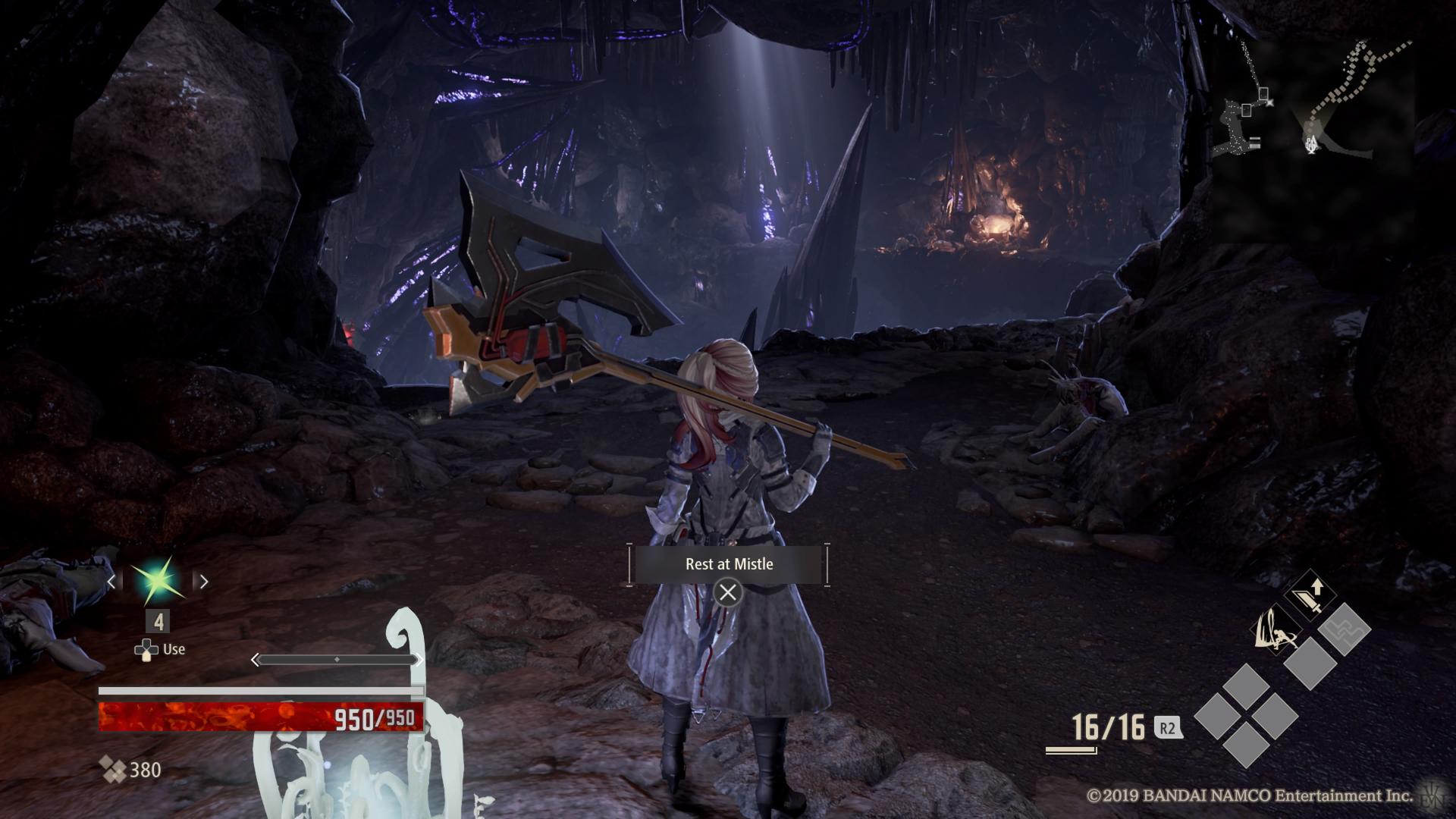Screen dimensions: 1456x819
Task: Open the cave minimap
Action: coord(1311,114)
